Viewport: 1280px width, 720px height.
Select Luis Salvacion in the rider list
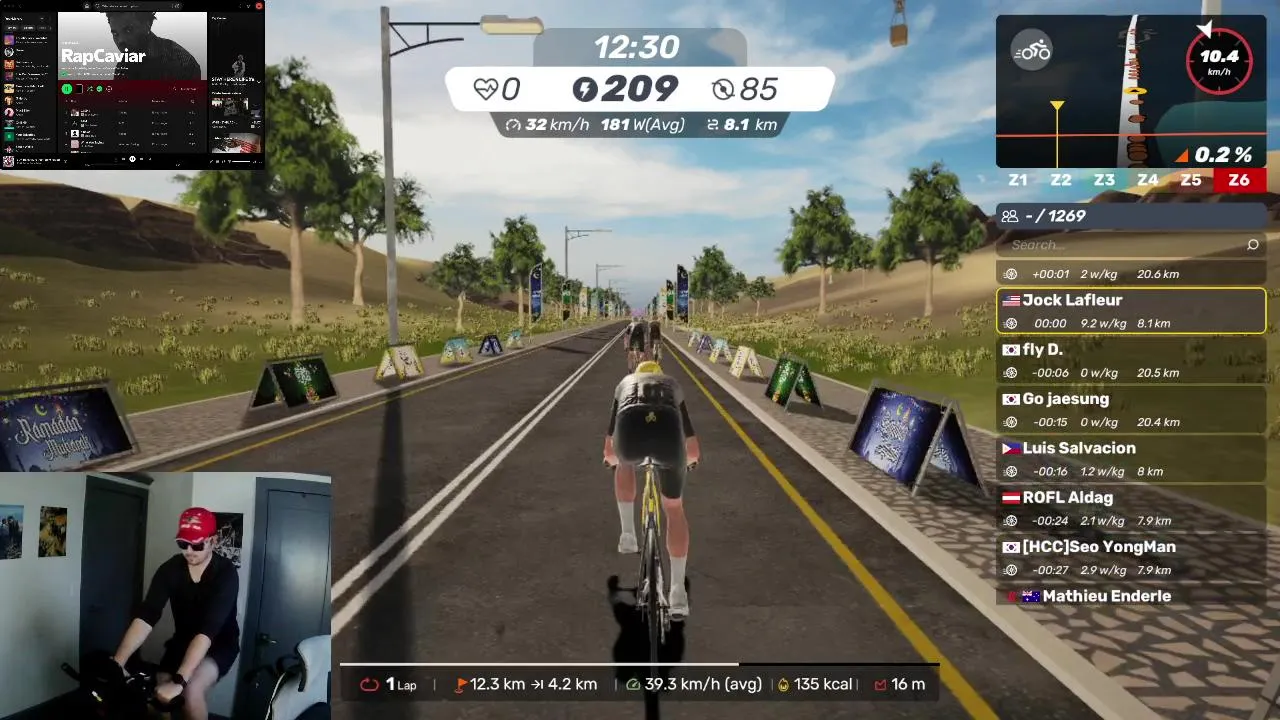1131,458
